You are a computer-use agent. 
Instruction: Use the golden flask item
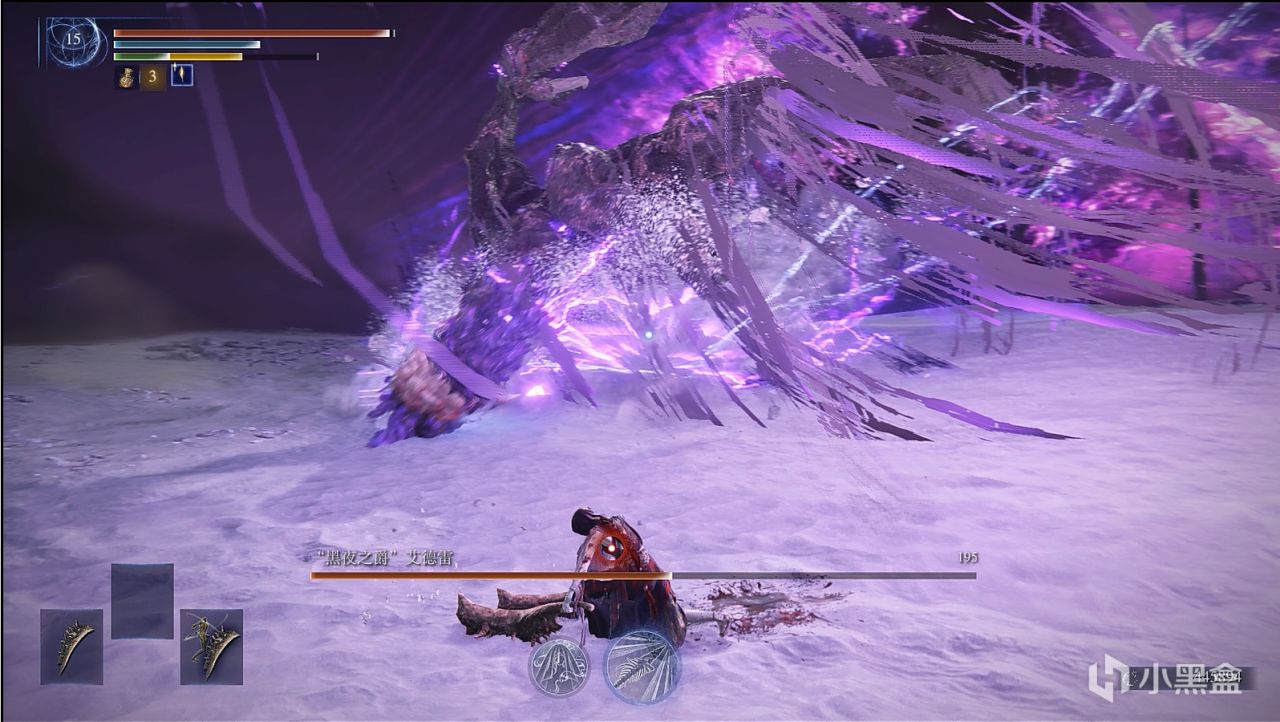click(127, 76)
